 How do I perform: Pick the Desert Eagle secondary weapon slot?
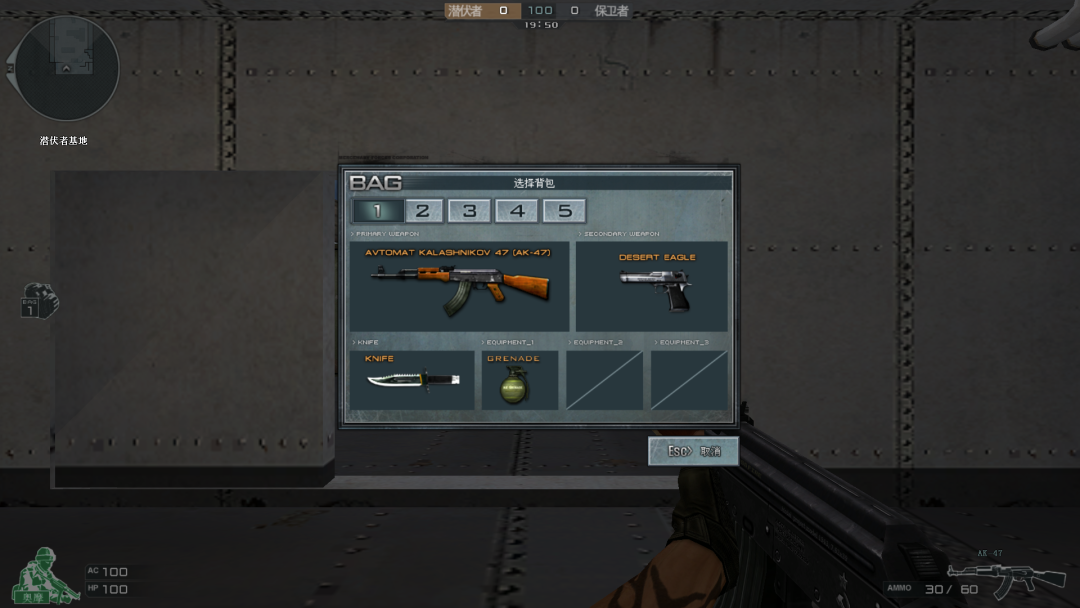coord(651,286)
